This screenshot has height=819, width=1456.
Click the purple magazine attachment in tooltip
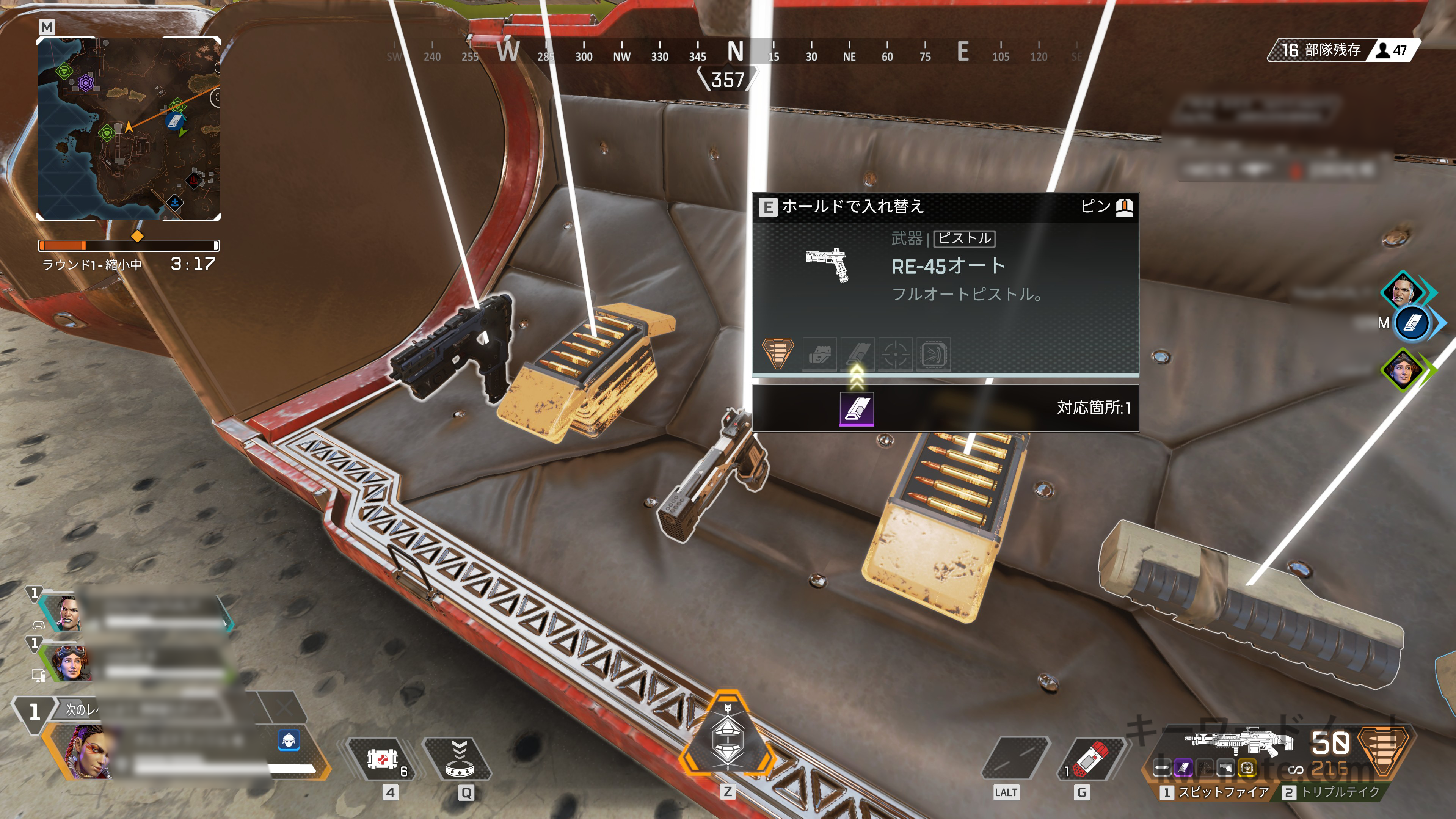(857, 408)
